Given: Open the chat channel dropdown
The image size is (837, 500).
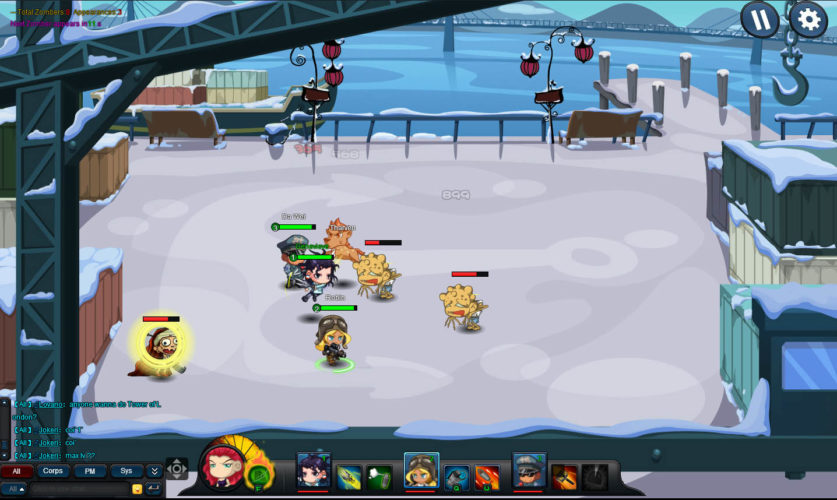Looking at the screenshot, I should coord(16,489).
